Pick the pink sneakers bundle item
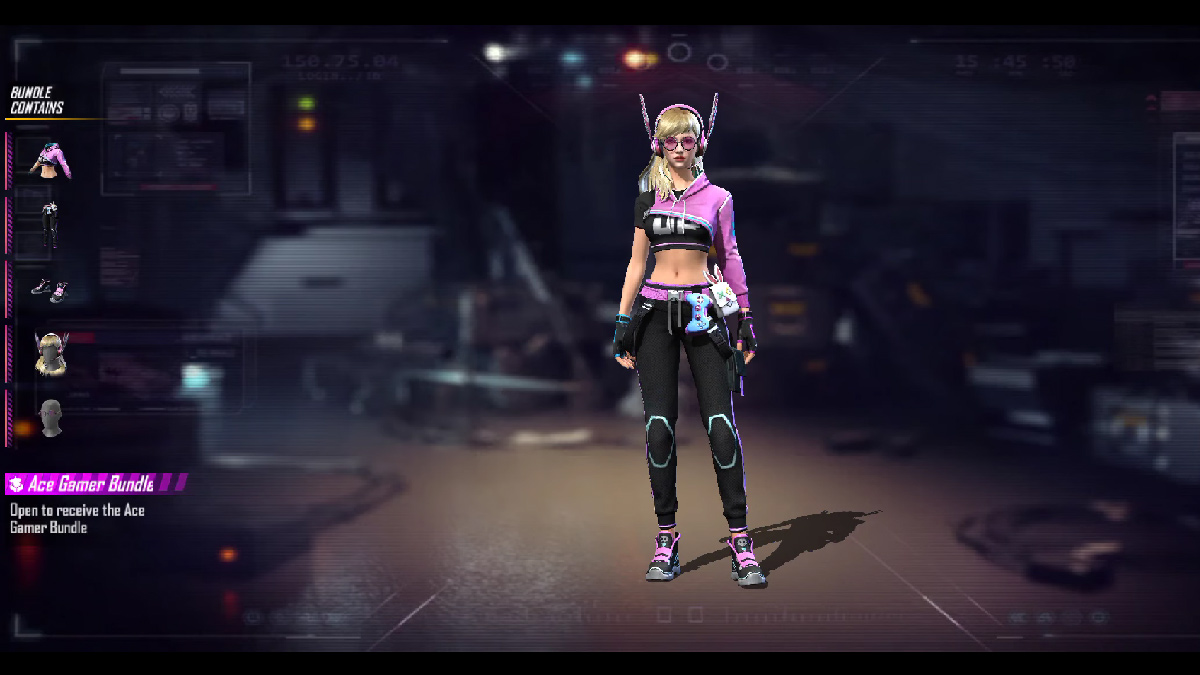The width and height of the screenshot is (1200, 675). point(49,289)
